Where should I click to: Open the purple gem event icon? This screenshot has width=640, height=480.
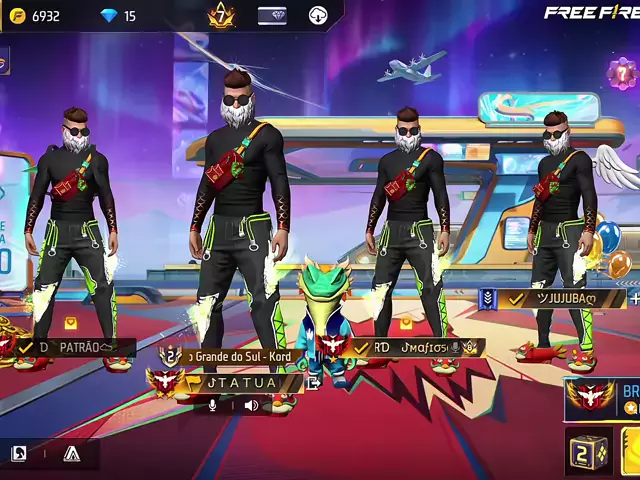click(622, 72)
